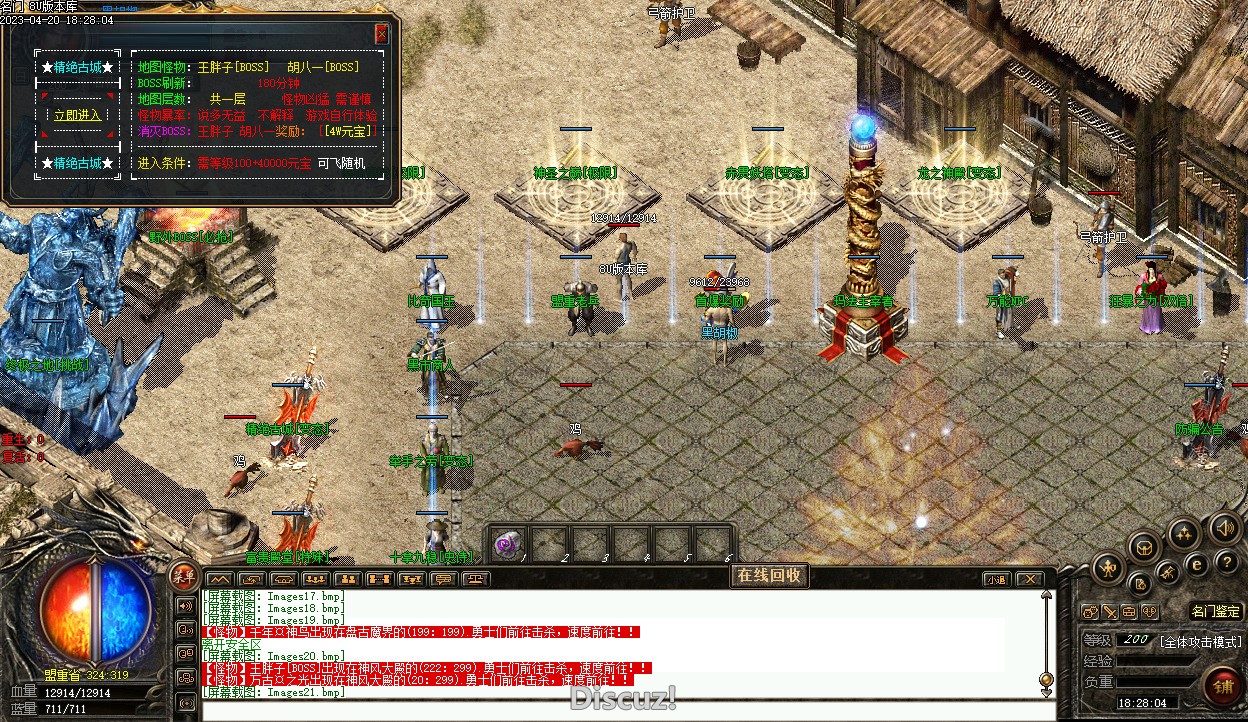Select the crossed swords small icon button
This screenshot has width=1248, height=722.
pos(1110,612)
